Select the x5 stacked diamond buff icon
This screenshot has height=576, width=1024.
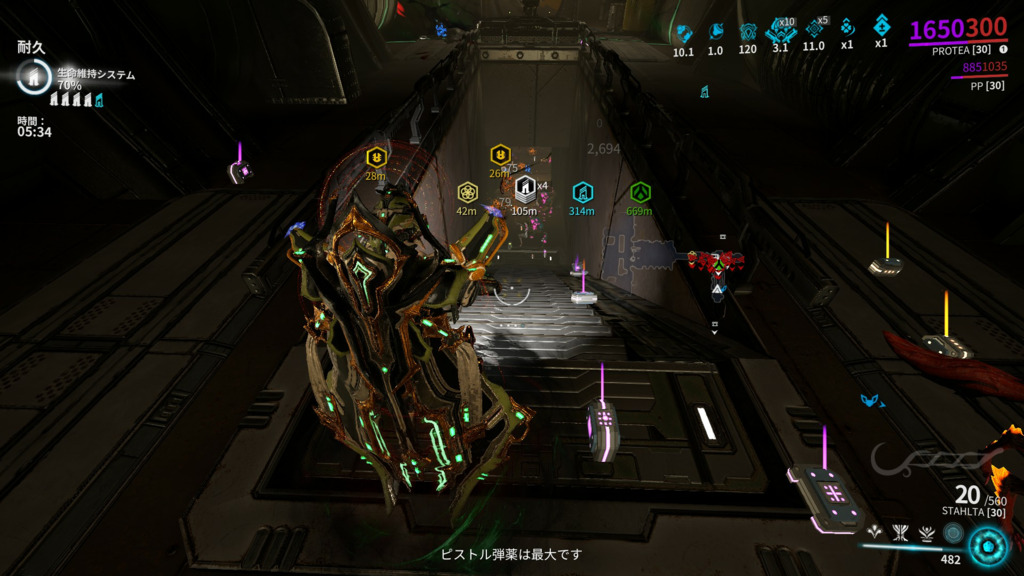[x=813, y=30]
